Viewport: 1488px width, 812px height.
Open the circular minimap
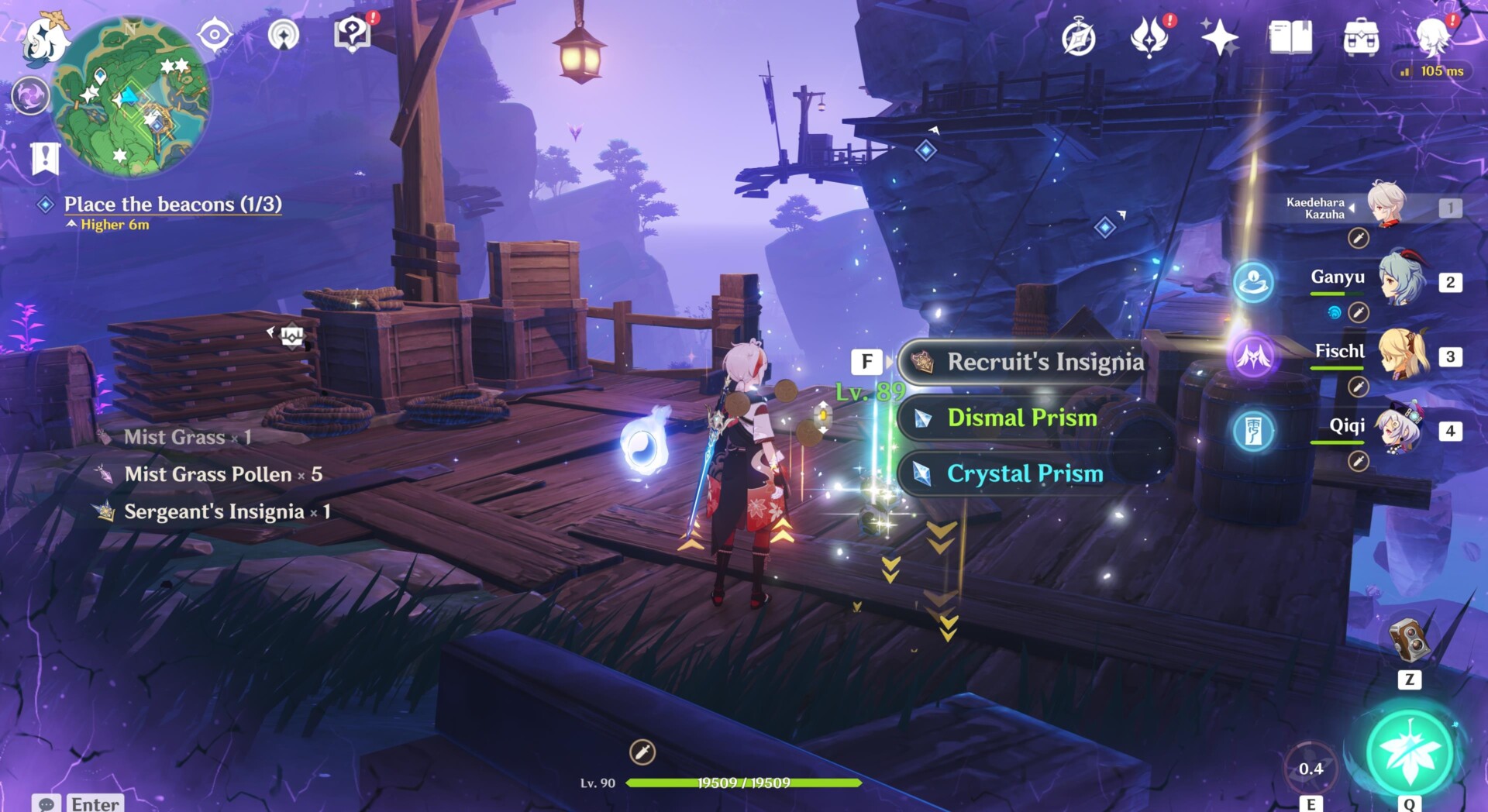point(130,97)
